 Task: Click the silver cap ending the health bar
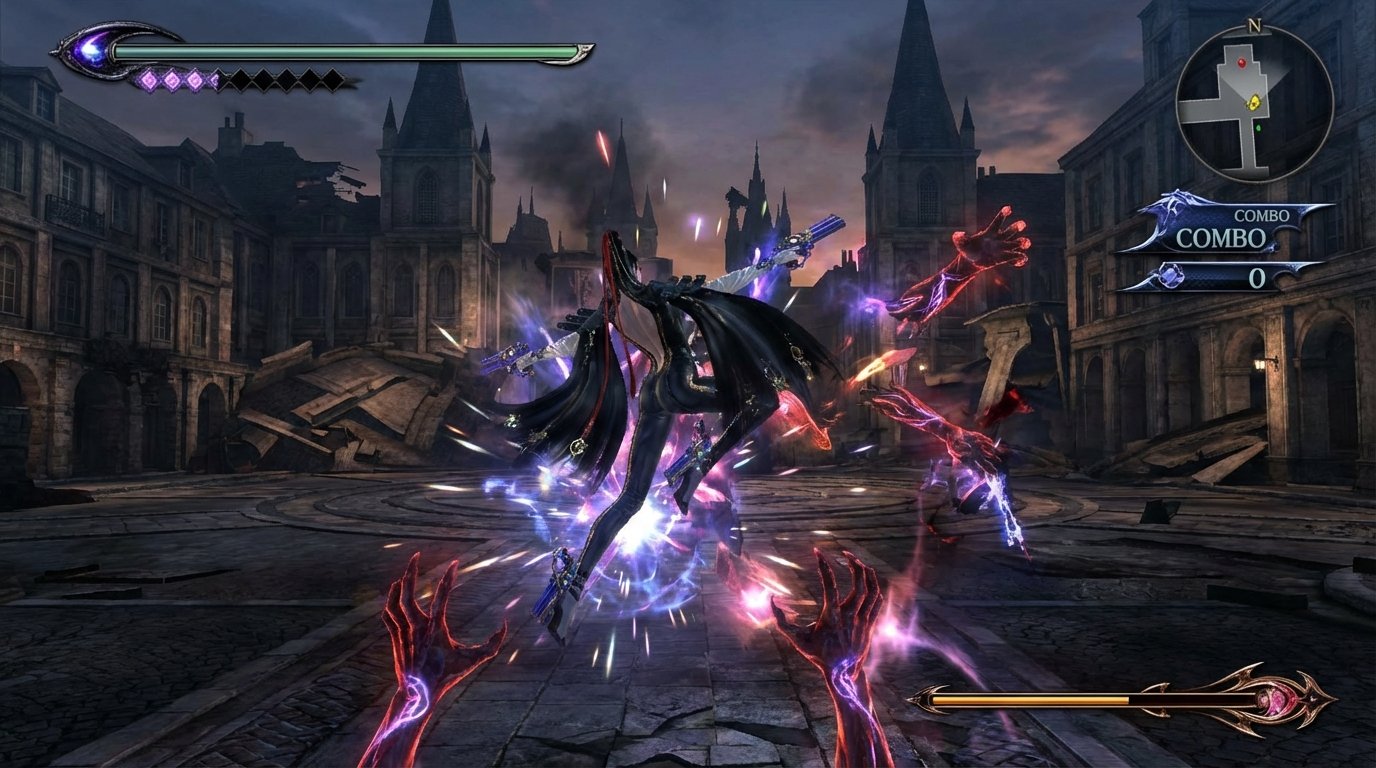(x=583, y=52)
